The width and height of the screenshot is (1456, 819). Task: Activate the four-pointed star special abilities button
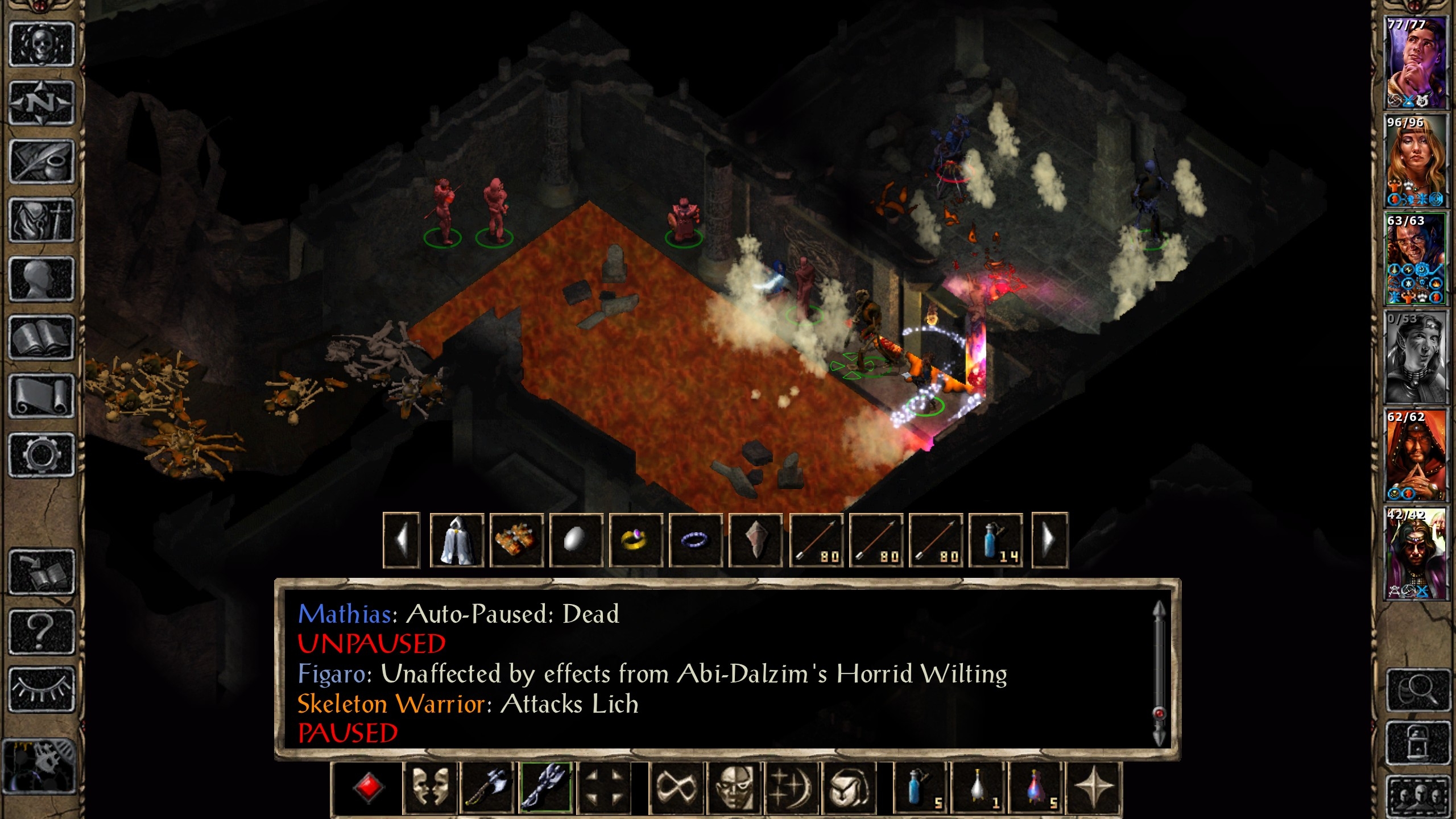pos(1093,788)
